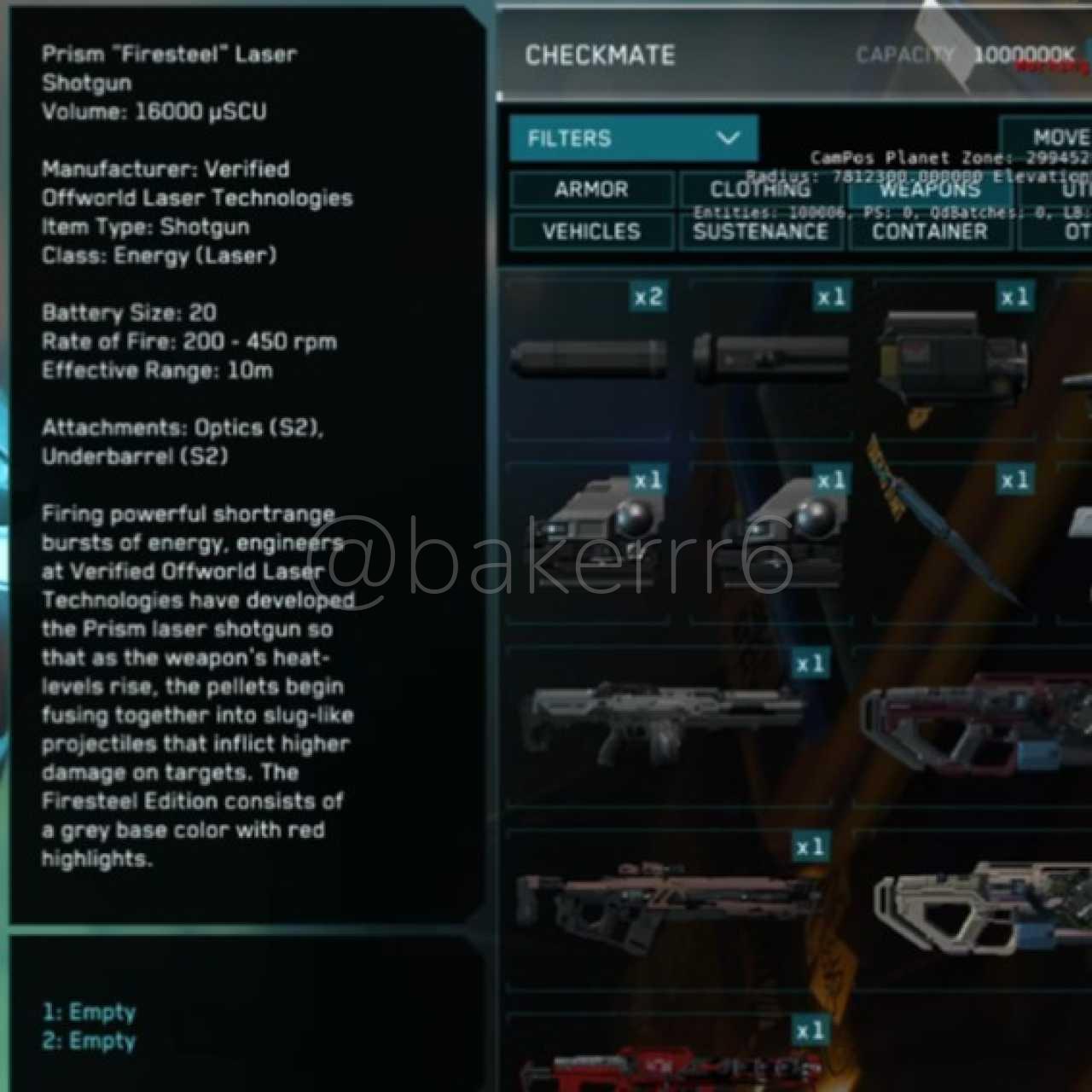This screenshot has width=1092, height=1092.
Task: Open the Filters dropdown
Action: [633, 138]
